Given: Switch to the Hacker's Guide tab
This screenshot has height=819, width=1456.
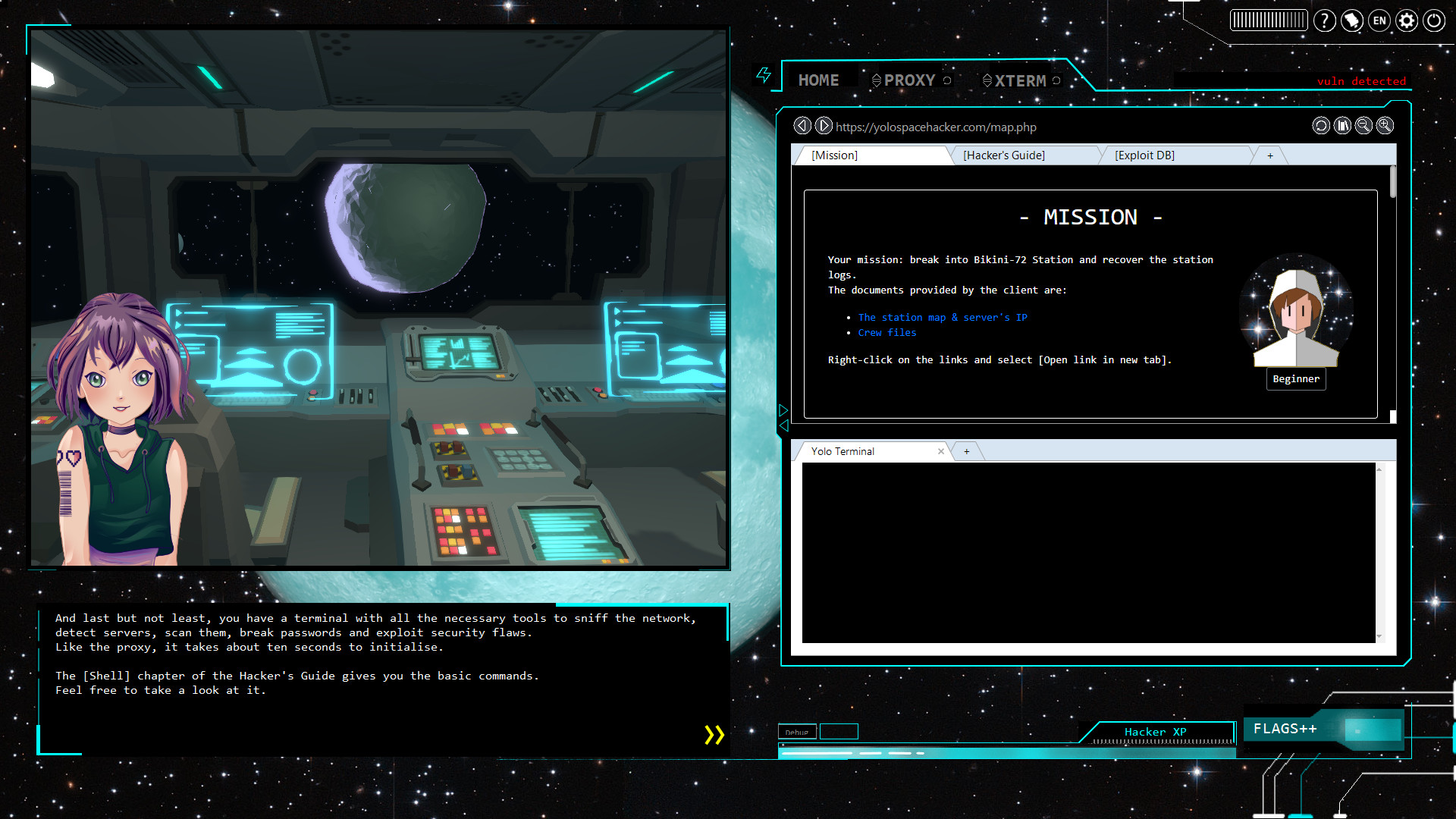Looking at the screenshot, I should tap(1004, 155).
